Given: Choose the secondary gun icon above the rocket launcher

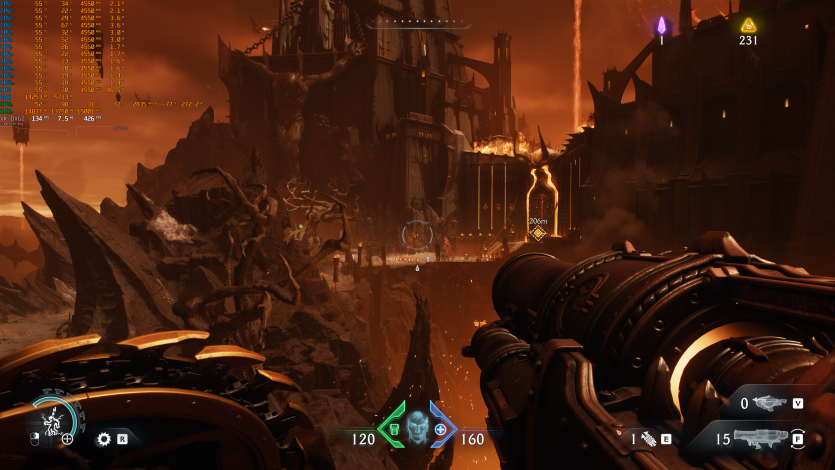Looking at the screenshot, I should click(769, 403).
